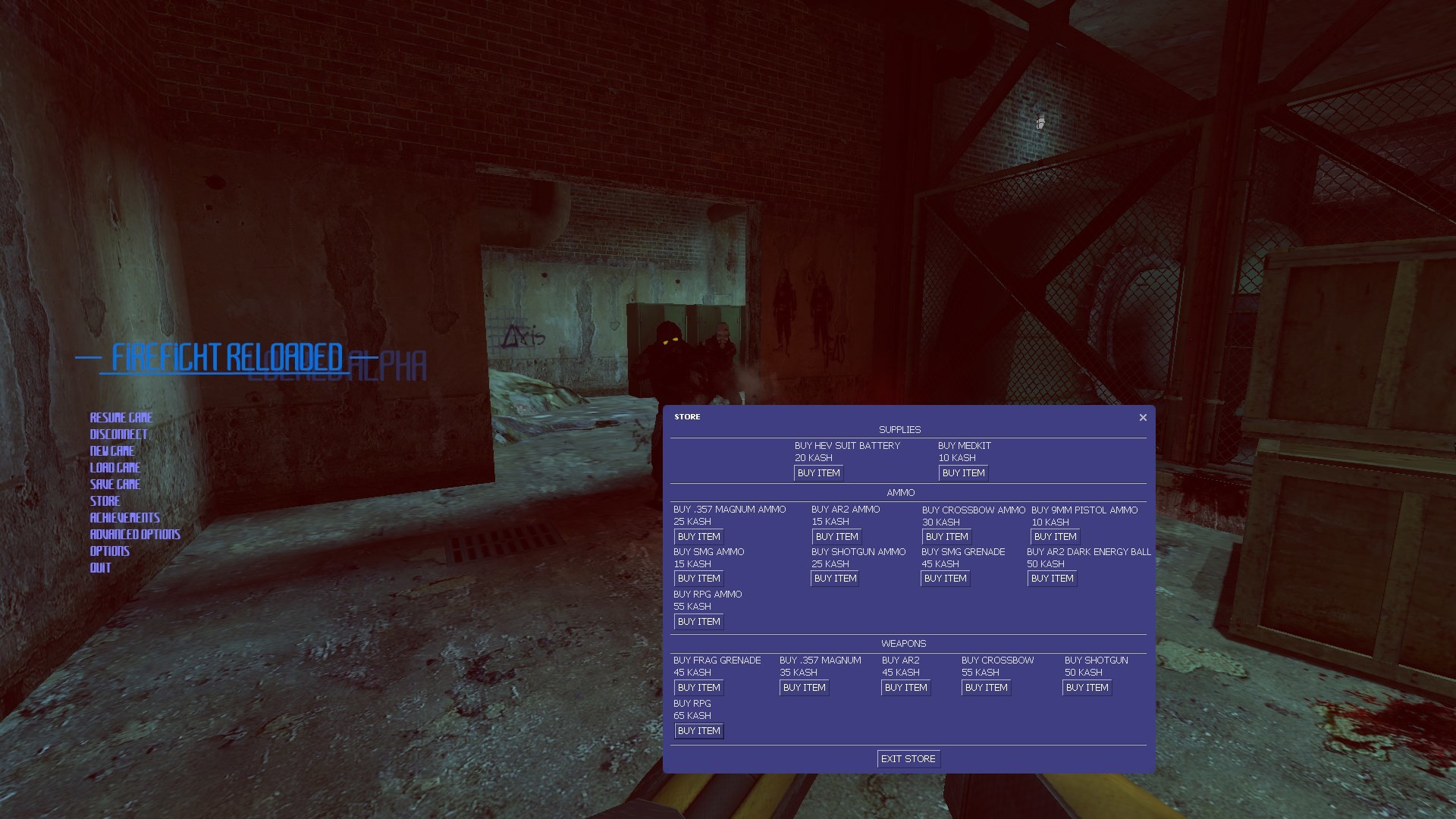Buy 9mm Pistol ammo
1456x819 pixels.
point(1054,536)
